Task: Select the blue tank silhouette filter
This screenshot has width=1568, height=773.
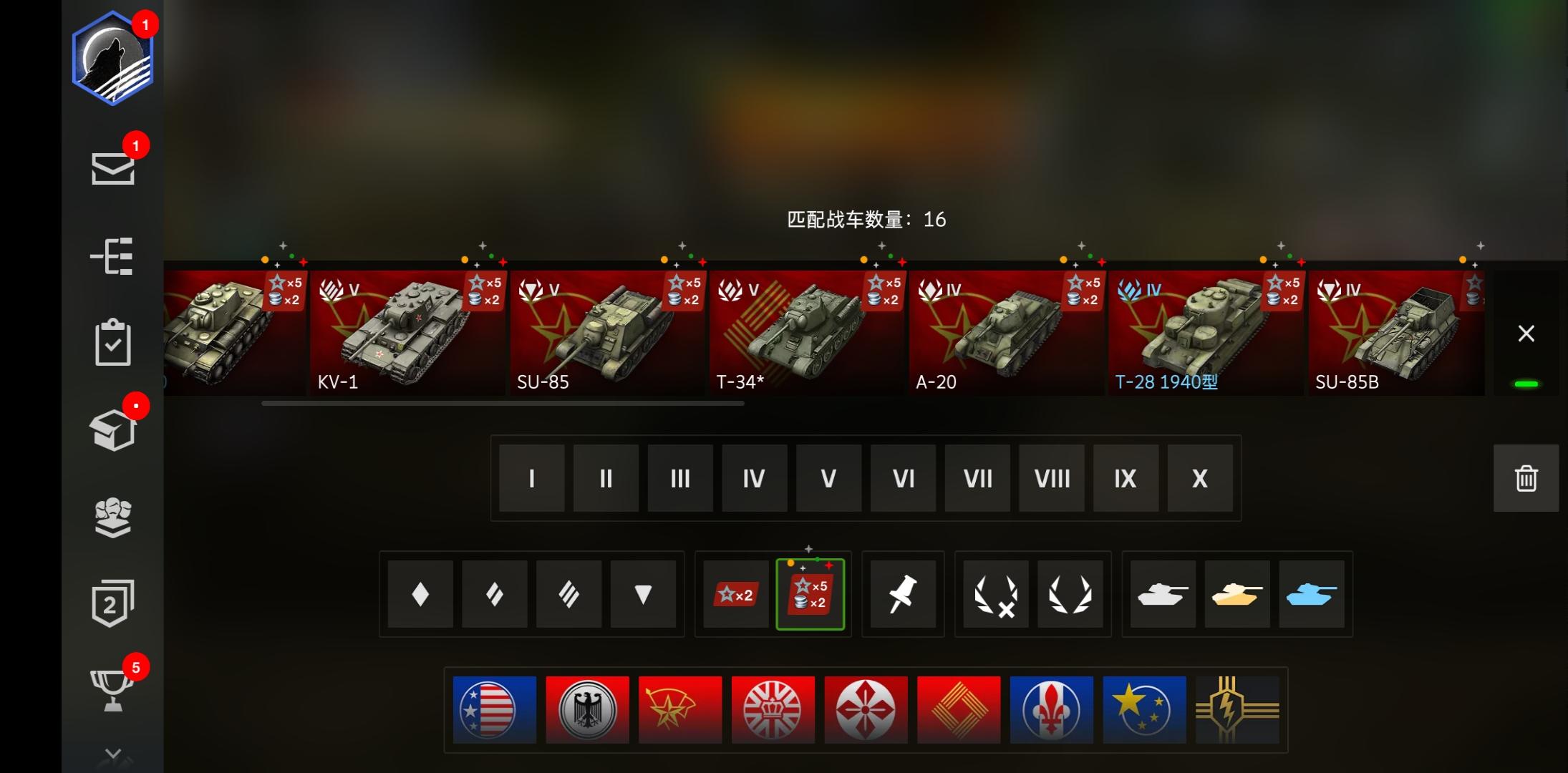Action: [1312, 594]
